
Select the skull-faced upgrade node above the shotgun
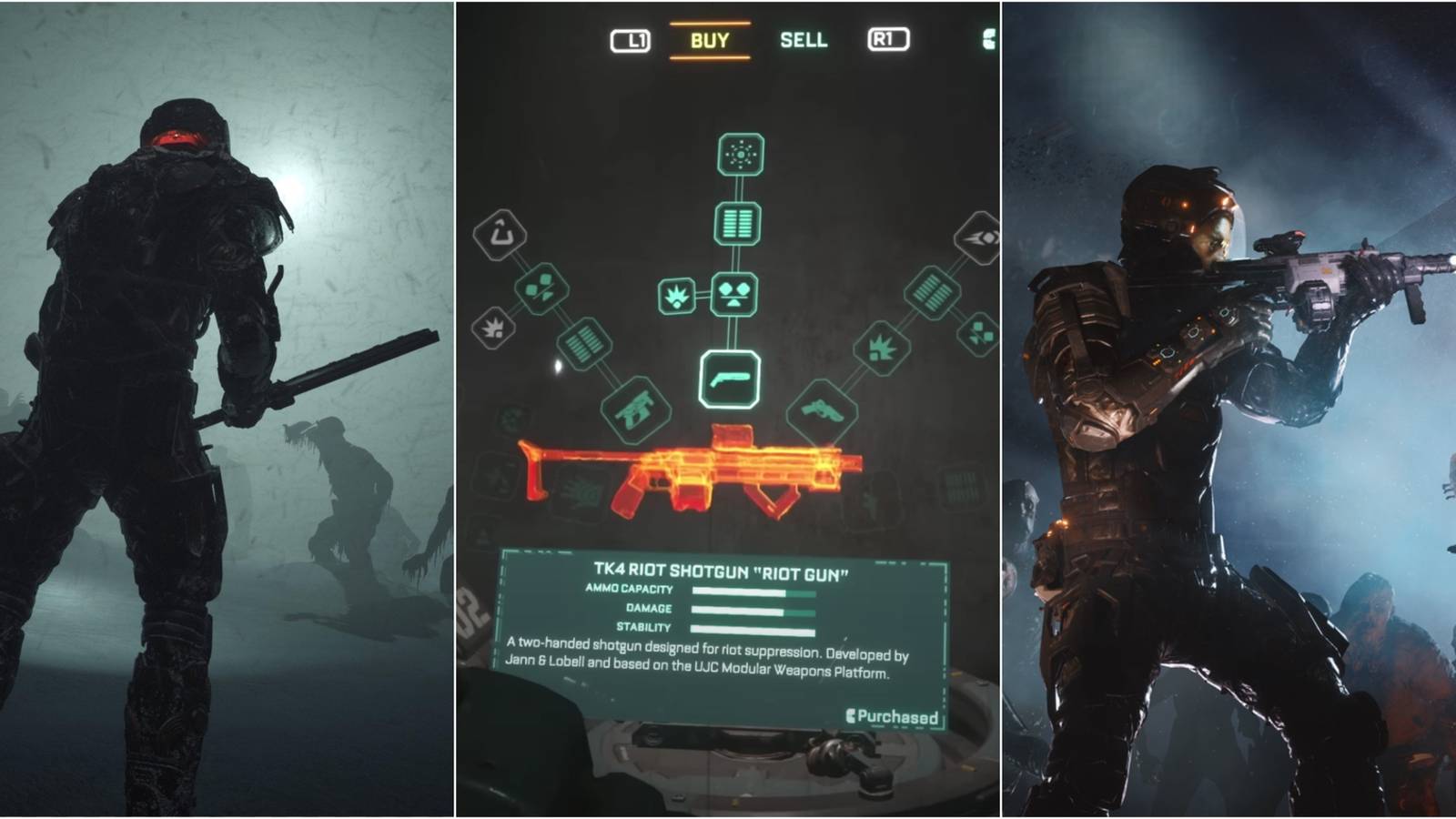point(736,294)
